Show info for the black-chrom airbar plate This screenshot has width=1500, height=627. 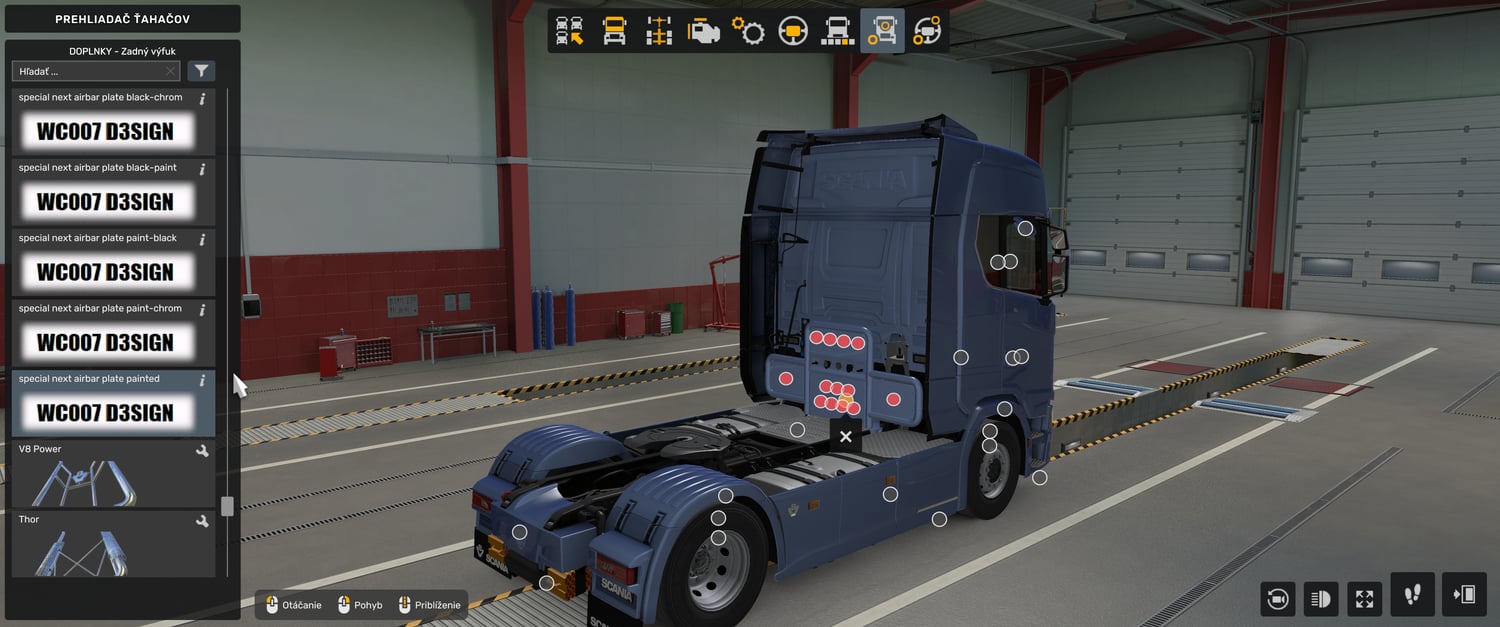click(202, 99)
